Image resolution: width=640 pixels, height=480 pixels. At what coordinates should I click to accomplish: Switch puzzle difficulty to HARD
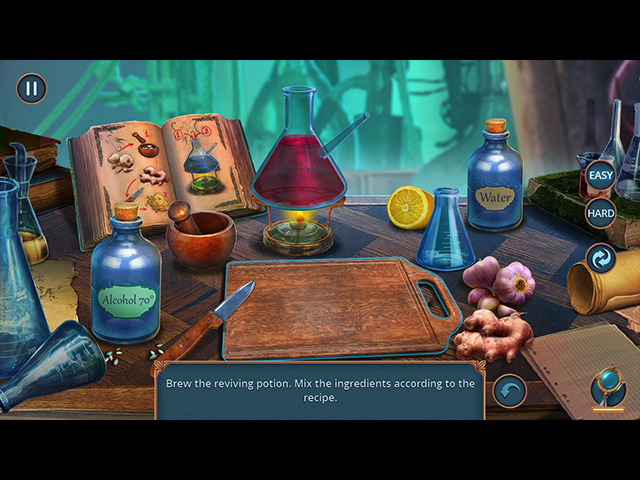point(600,213)
